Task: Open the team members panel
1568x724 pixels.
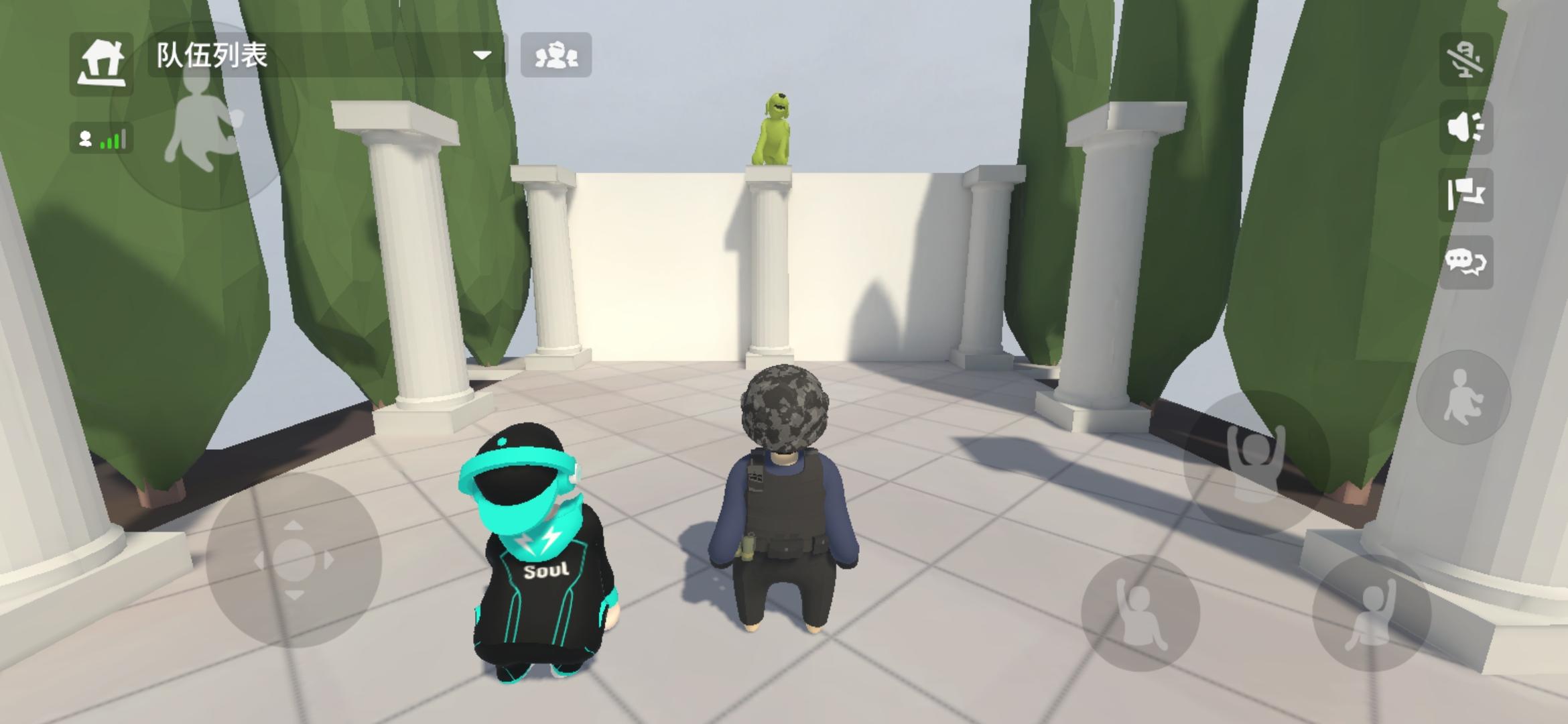Action: click(x=558, y=57)
